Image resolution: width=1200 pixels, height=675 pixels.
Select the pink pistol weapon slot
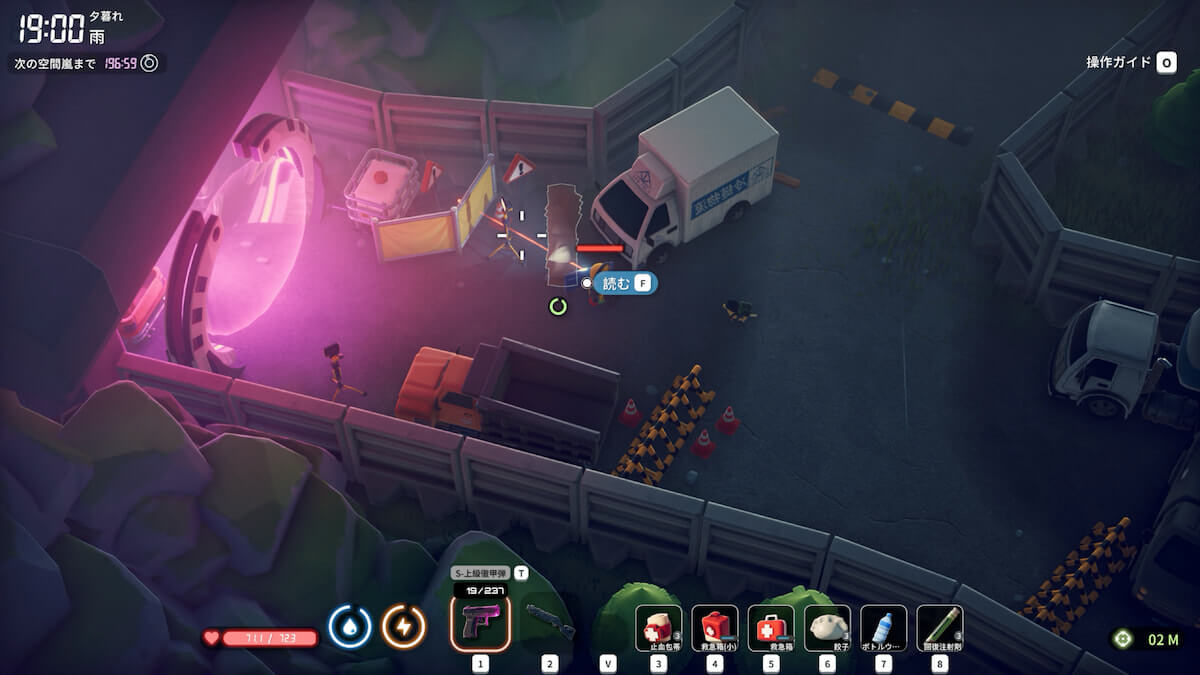[481, 623]
